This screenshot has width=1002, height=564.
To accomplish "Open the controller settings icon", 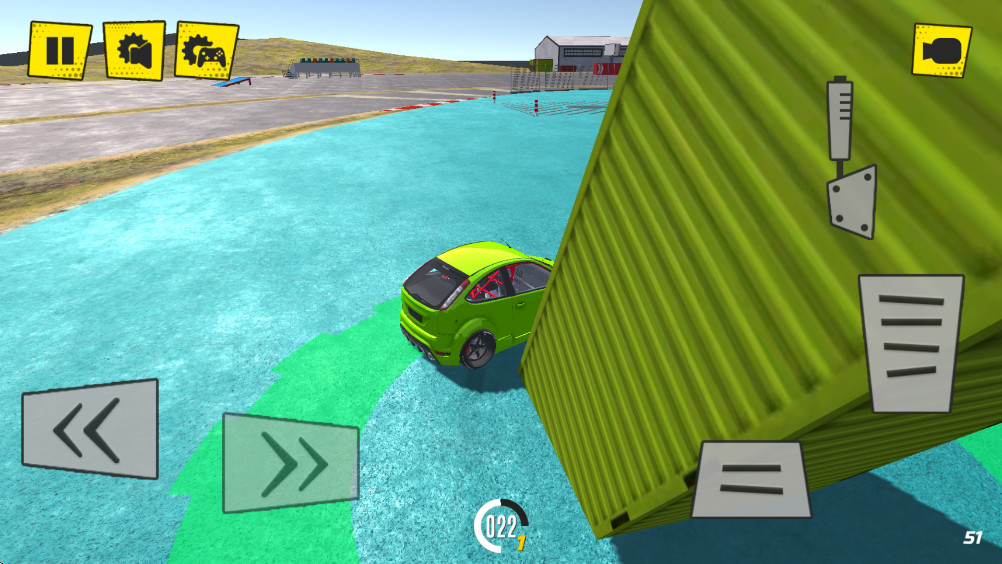I will coord(206,50).
